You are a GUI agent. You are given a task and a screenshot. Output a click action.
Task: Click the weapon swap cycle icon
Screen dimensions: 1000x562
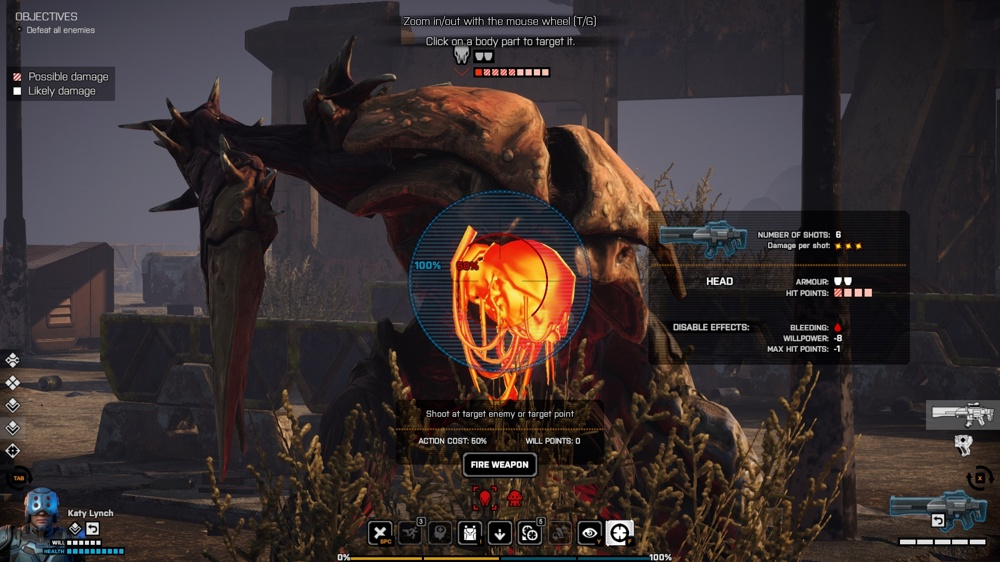tap(981, 477)
